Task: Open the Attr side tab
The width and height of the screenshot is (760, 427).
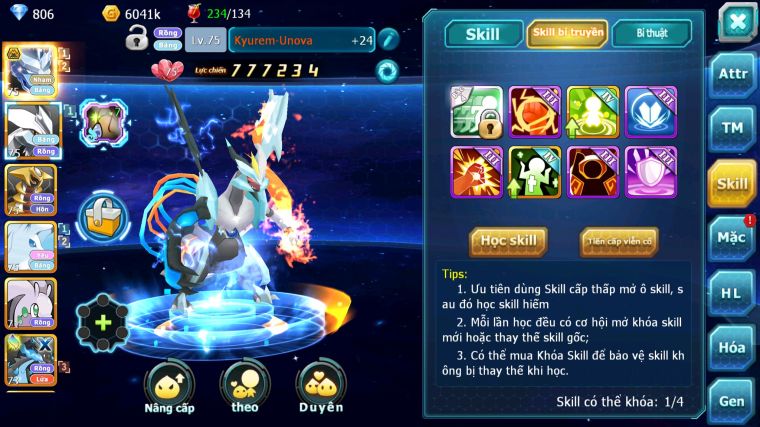Action: tap(732, 75)
